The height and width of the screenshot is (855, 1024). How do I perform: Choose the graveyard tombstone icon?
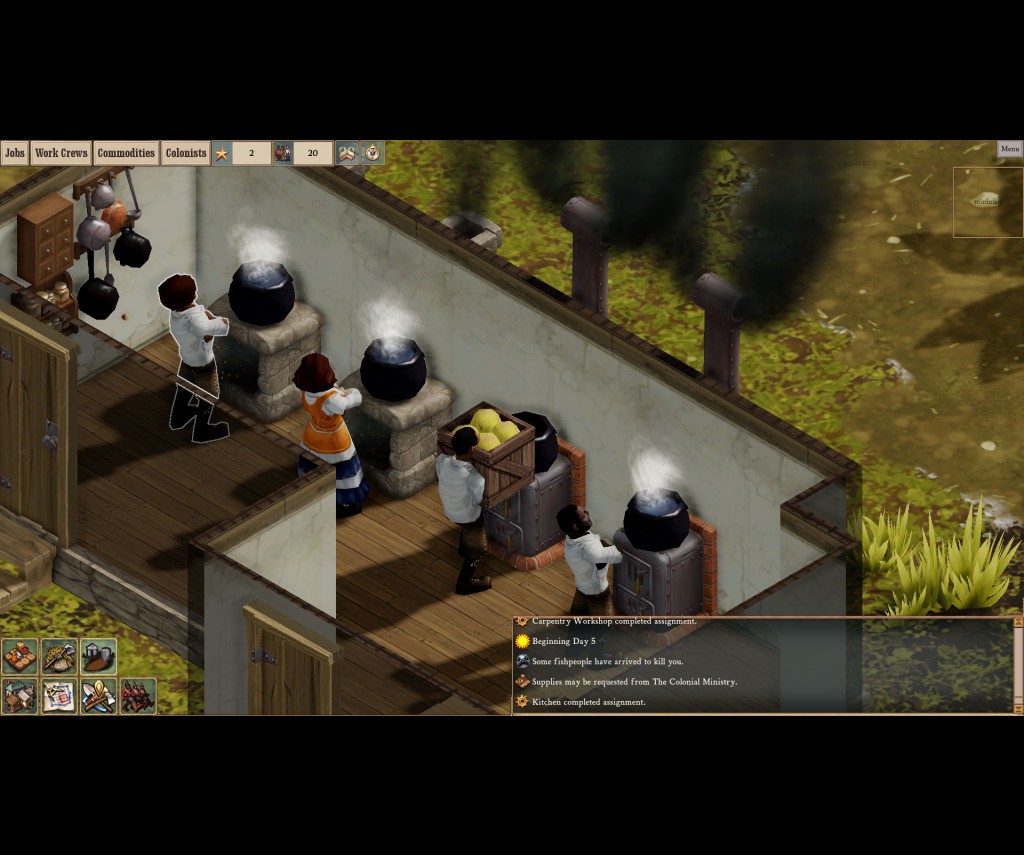98,657
